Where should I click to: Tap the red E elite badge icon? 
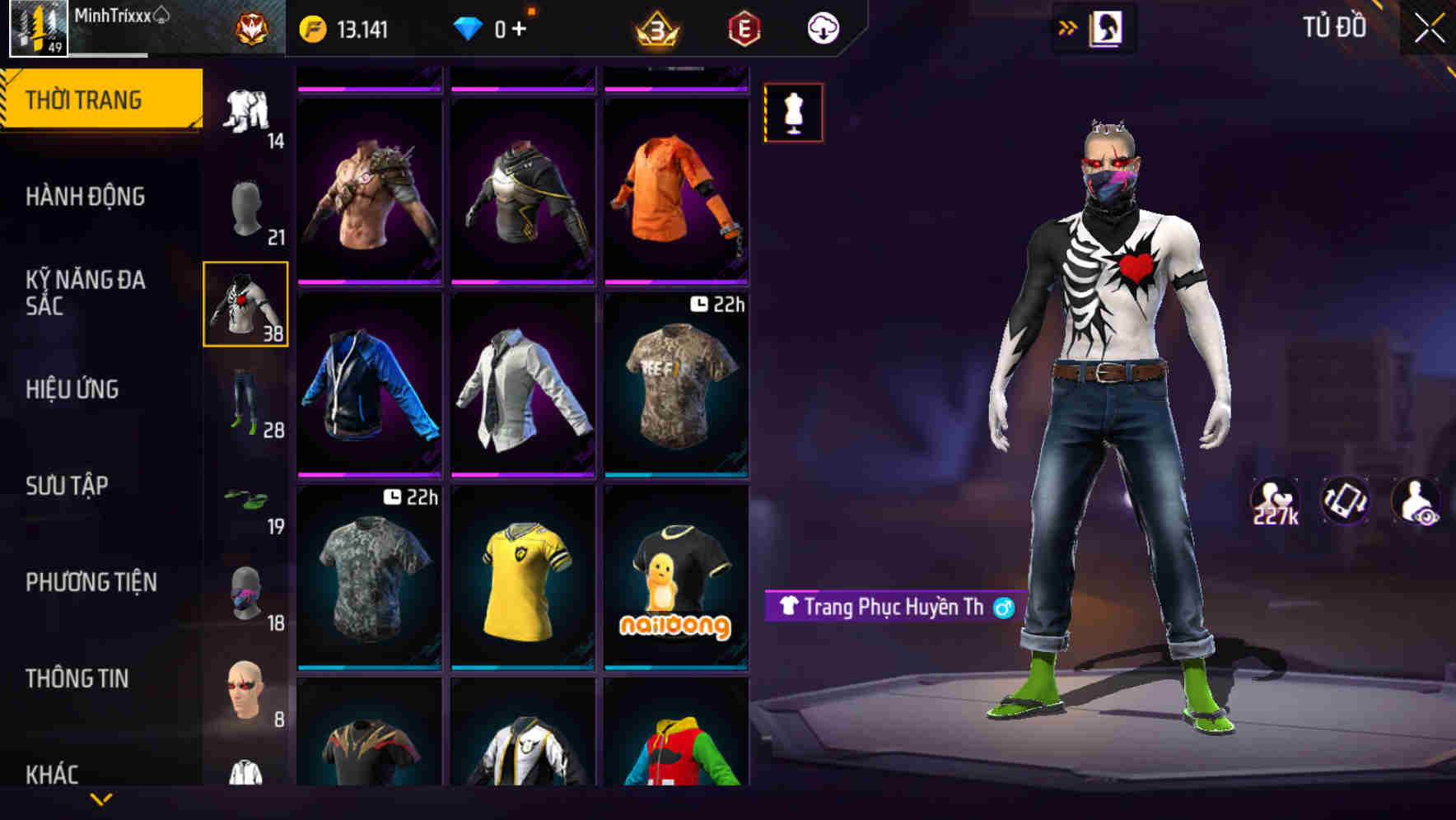[x=742, y=26]
